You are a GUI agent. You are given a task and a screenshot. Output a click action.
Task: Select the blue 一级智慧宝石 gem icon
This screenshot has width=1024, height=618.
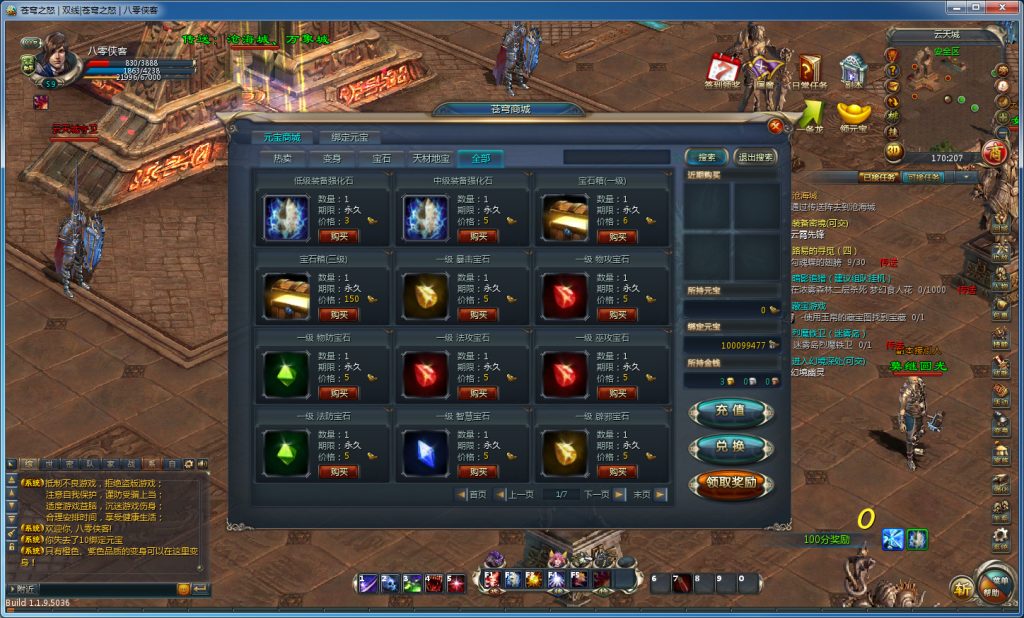click(x=424, y=453)
